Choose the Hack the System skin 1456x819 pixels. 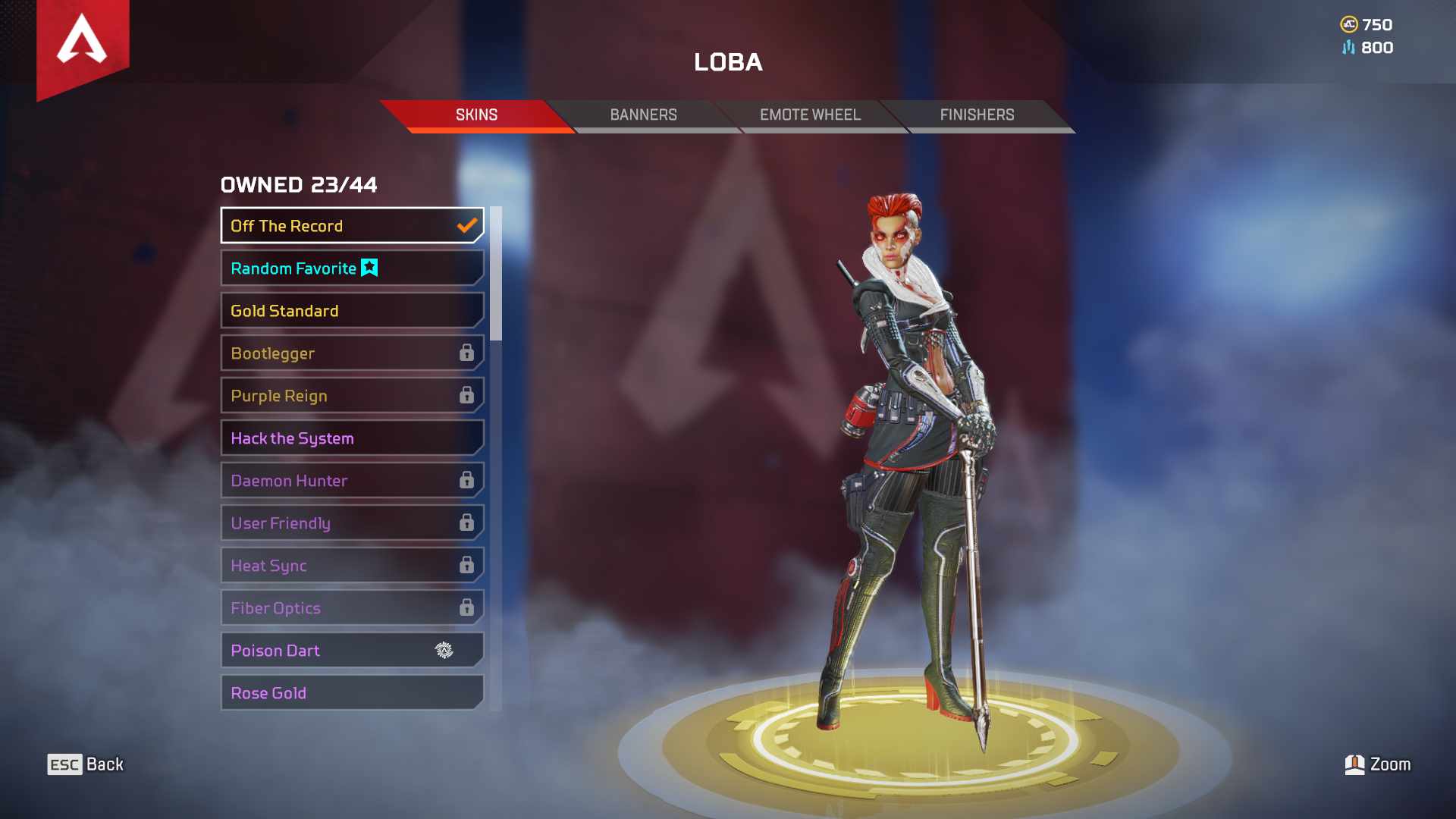pyautogui.click(x=352, y=438)
